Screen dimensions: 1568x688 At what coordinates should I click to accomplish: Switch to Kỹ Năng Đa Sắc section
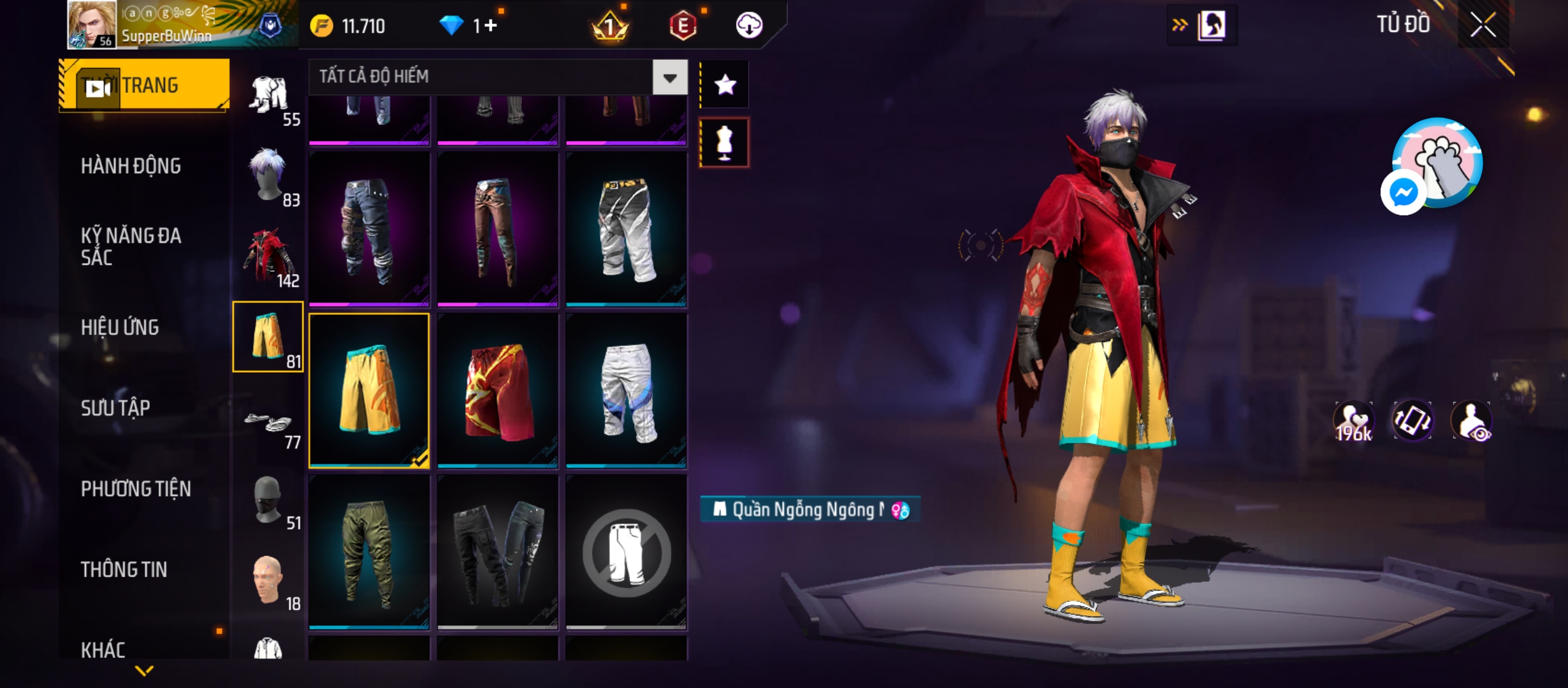coord(131,247)
